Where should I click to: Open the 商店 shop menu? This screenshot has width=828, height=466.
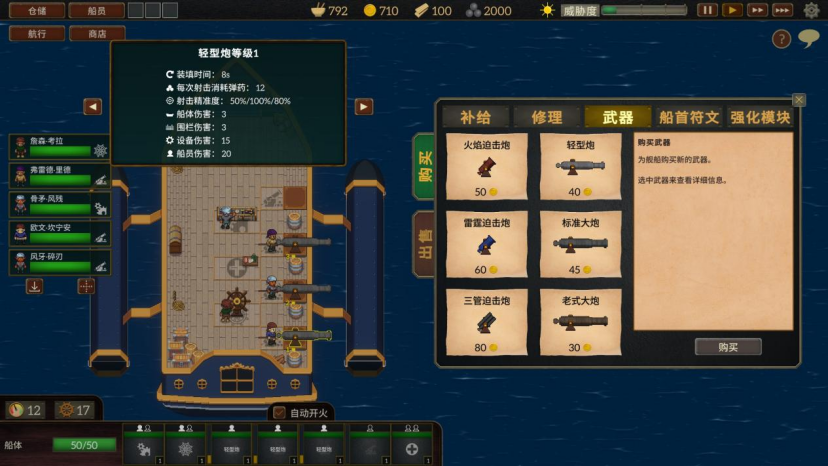[x=97, y=33]
